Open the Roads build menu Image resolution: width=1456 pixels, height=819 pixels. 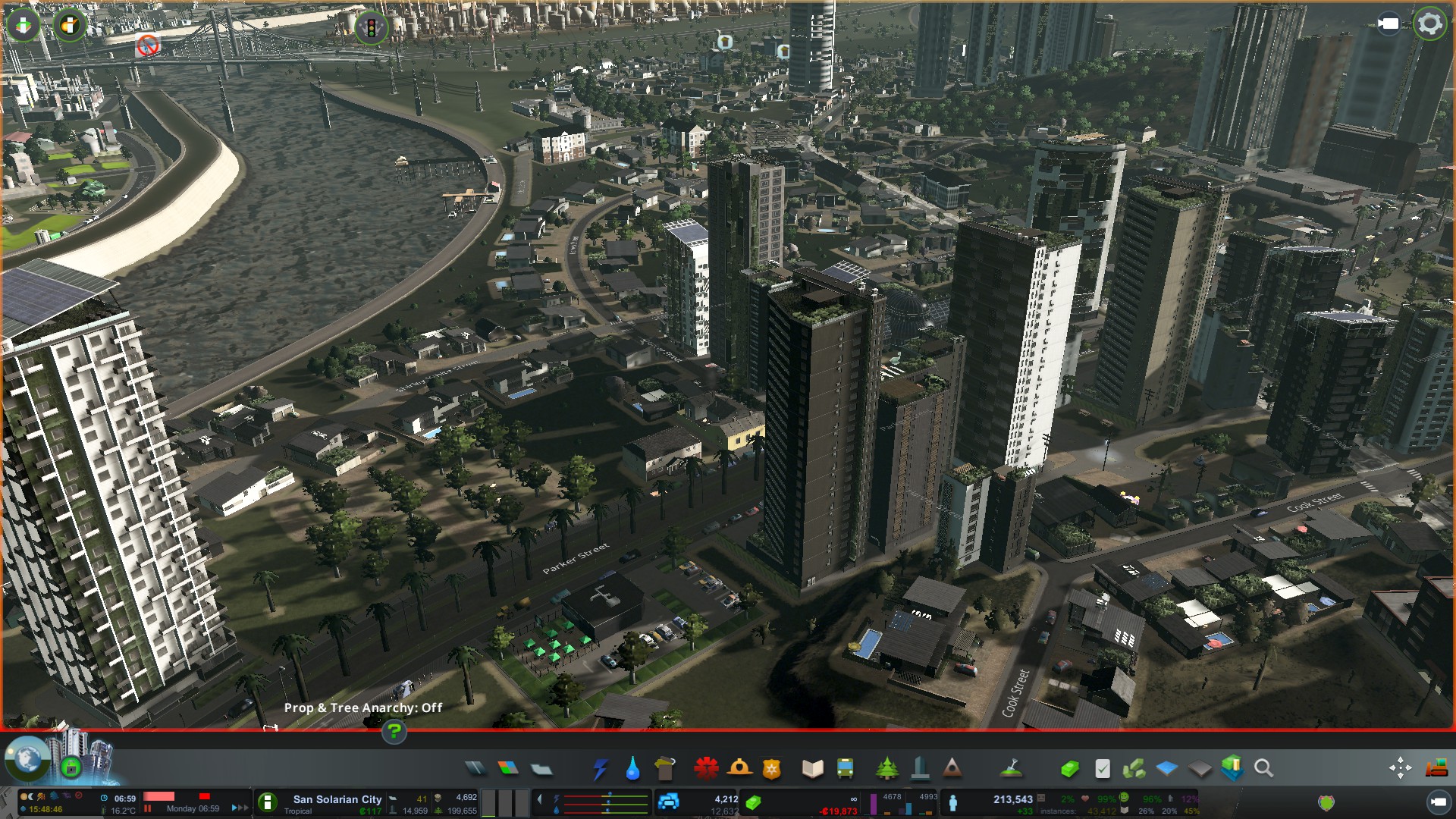coord(475,769)
